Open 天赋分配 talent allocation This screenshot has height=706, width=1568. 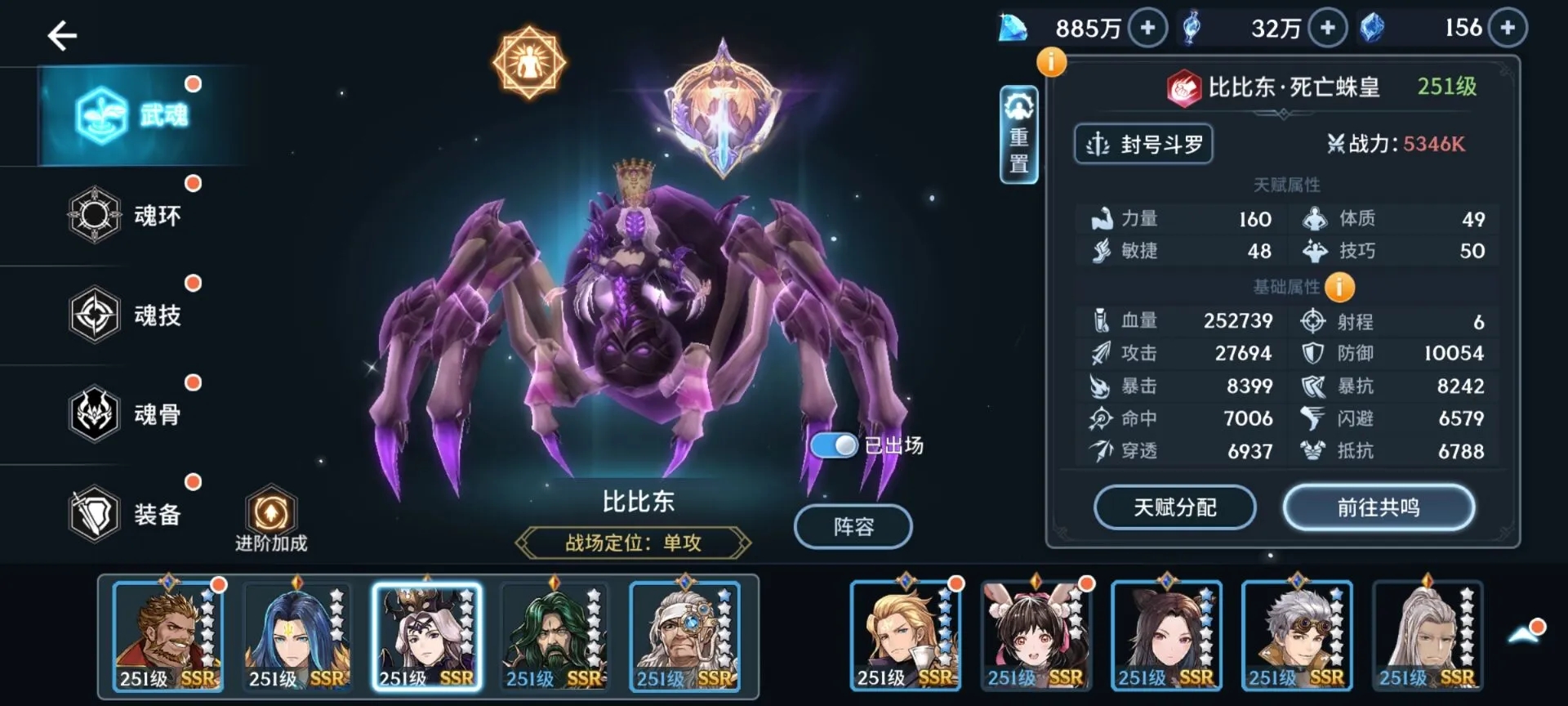(1174, 507)
